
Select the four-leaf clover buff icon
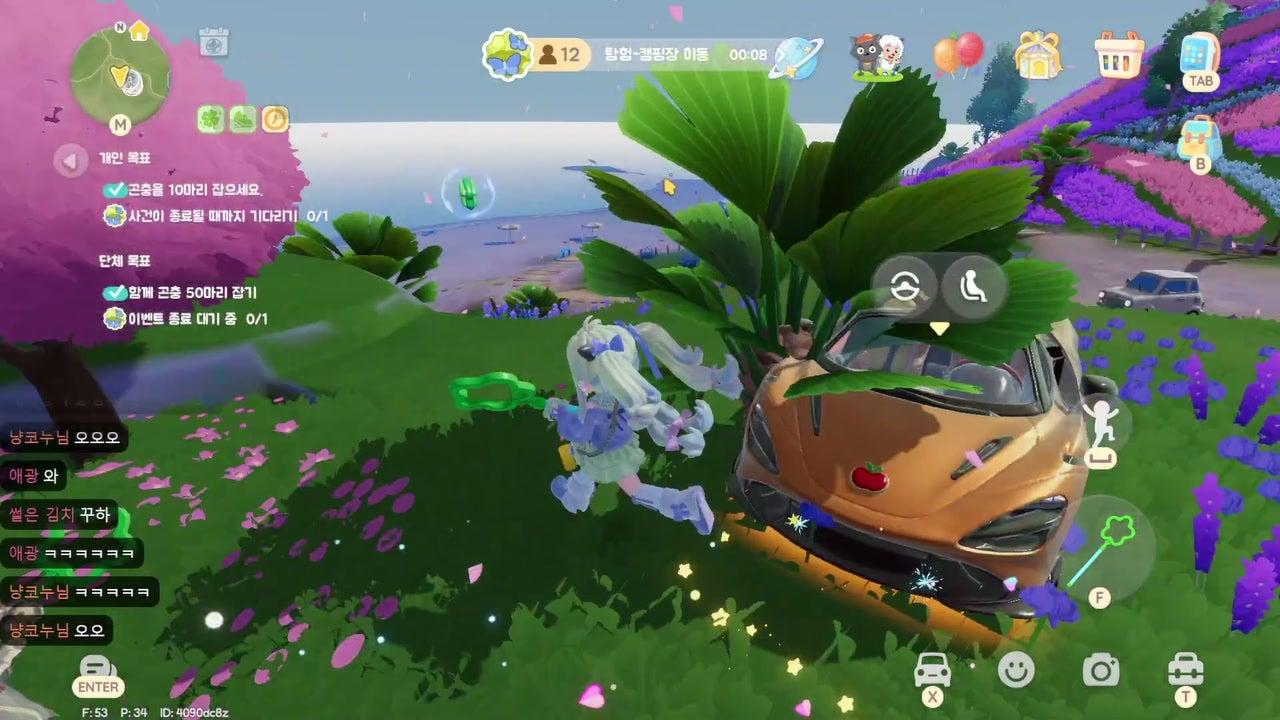(210, 120)
